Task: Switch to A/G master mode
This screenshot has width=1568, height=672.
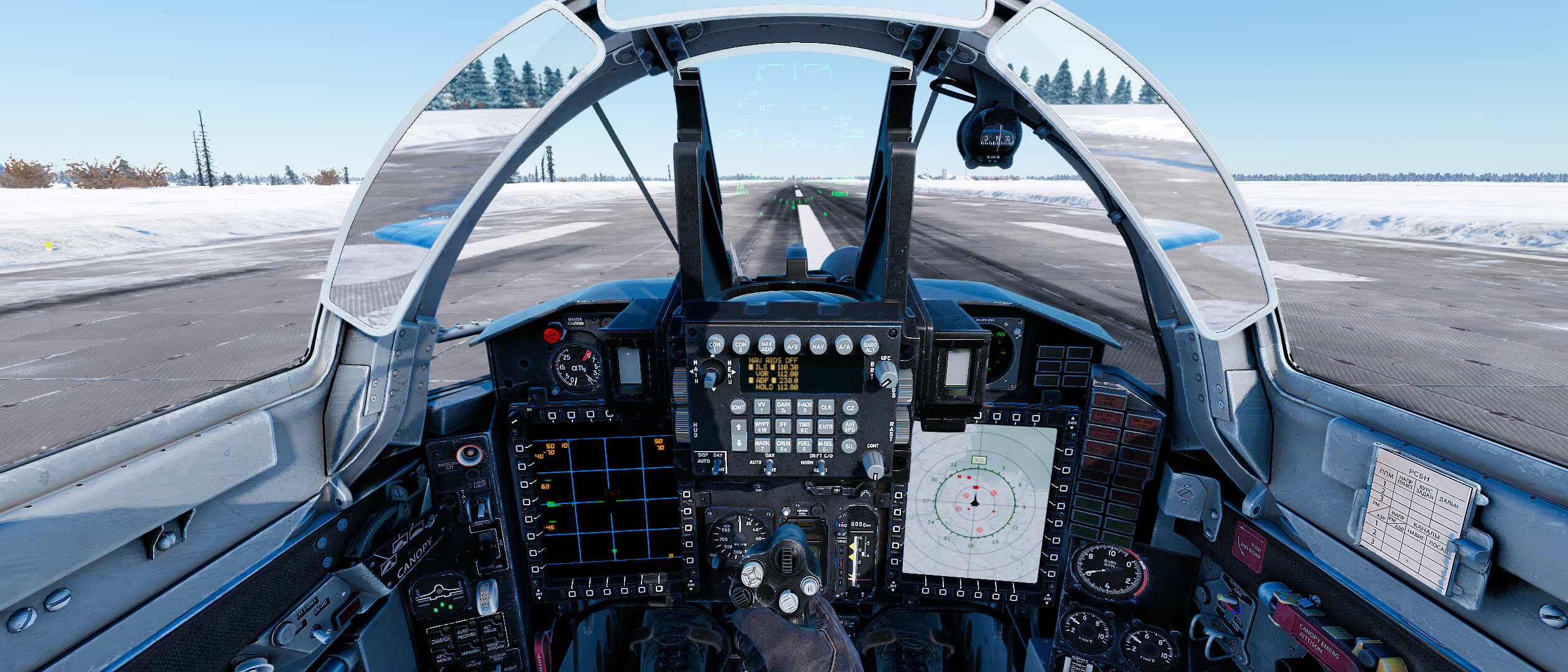Action: click(792, 345)
